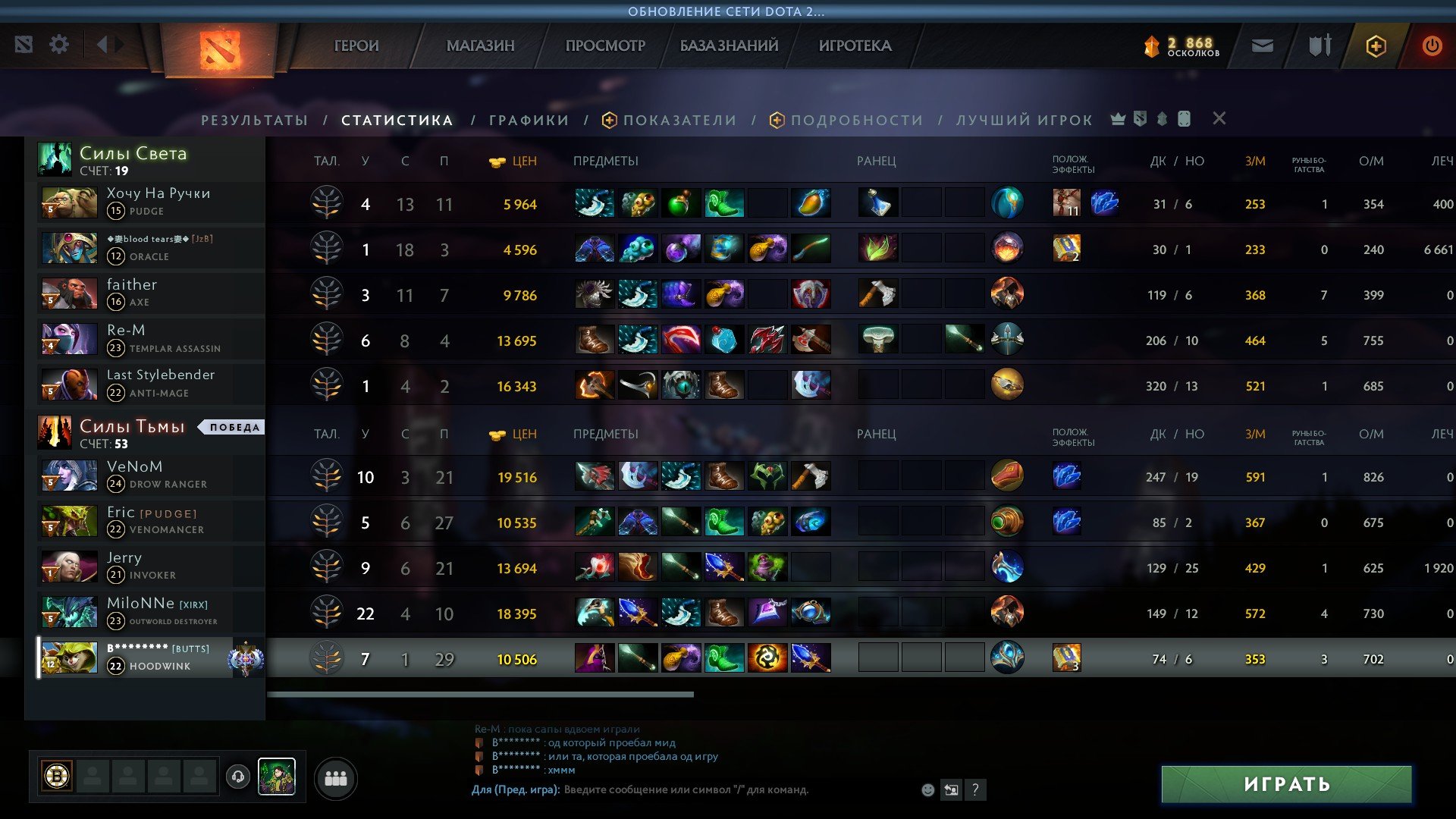Open the Магазин store menu
Viewport: 1456px width, 819px height.
click(480, 45)
